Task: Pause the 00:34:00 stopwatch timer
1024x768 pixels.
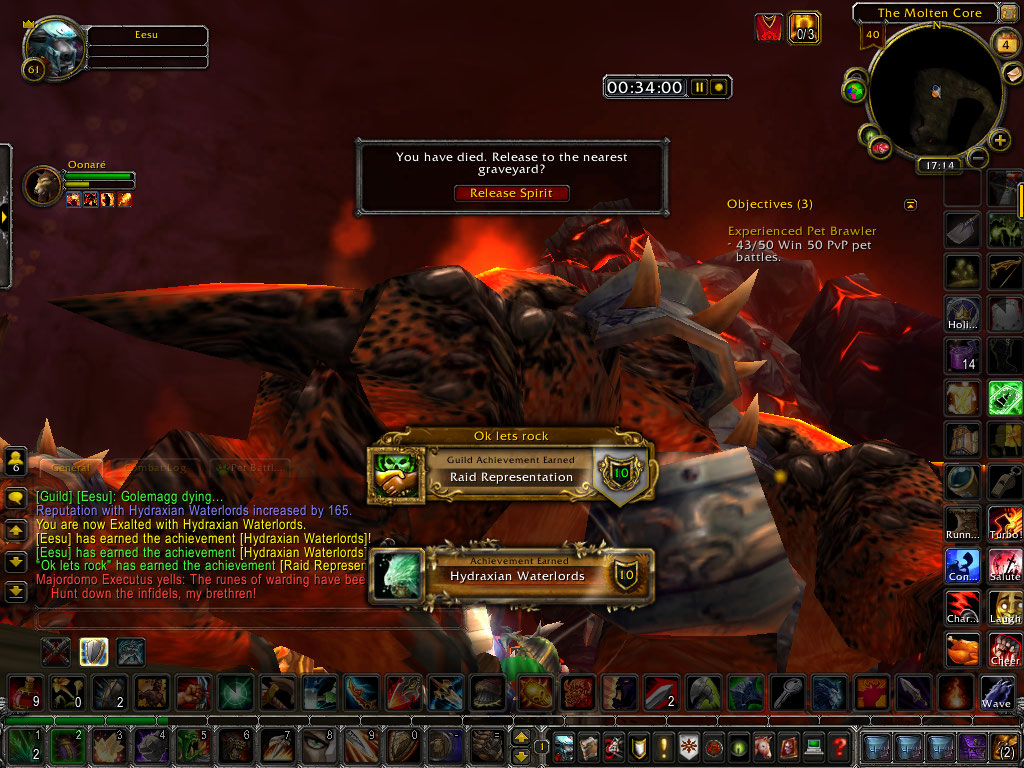Action: point(699,88)
